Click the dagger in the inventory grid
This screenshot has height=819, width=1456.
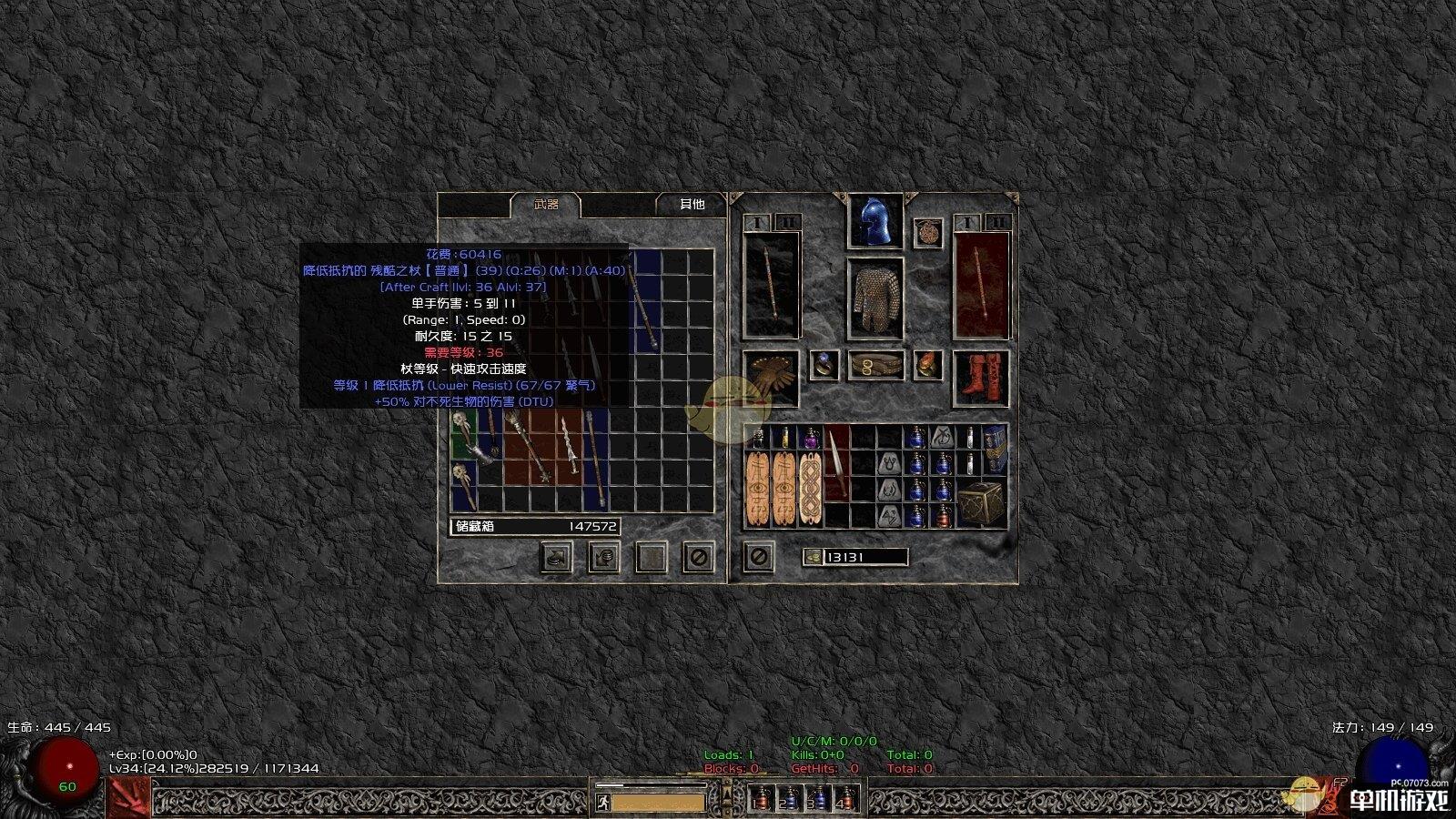pos(836,464)
